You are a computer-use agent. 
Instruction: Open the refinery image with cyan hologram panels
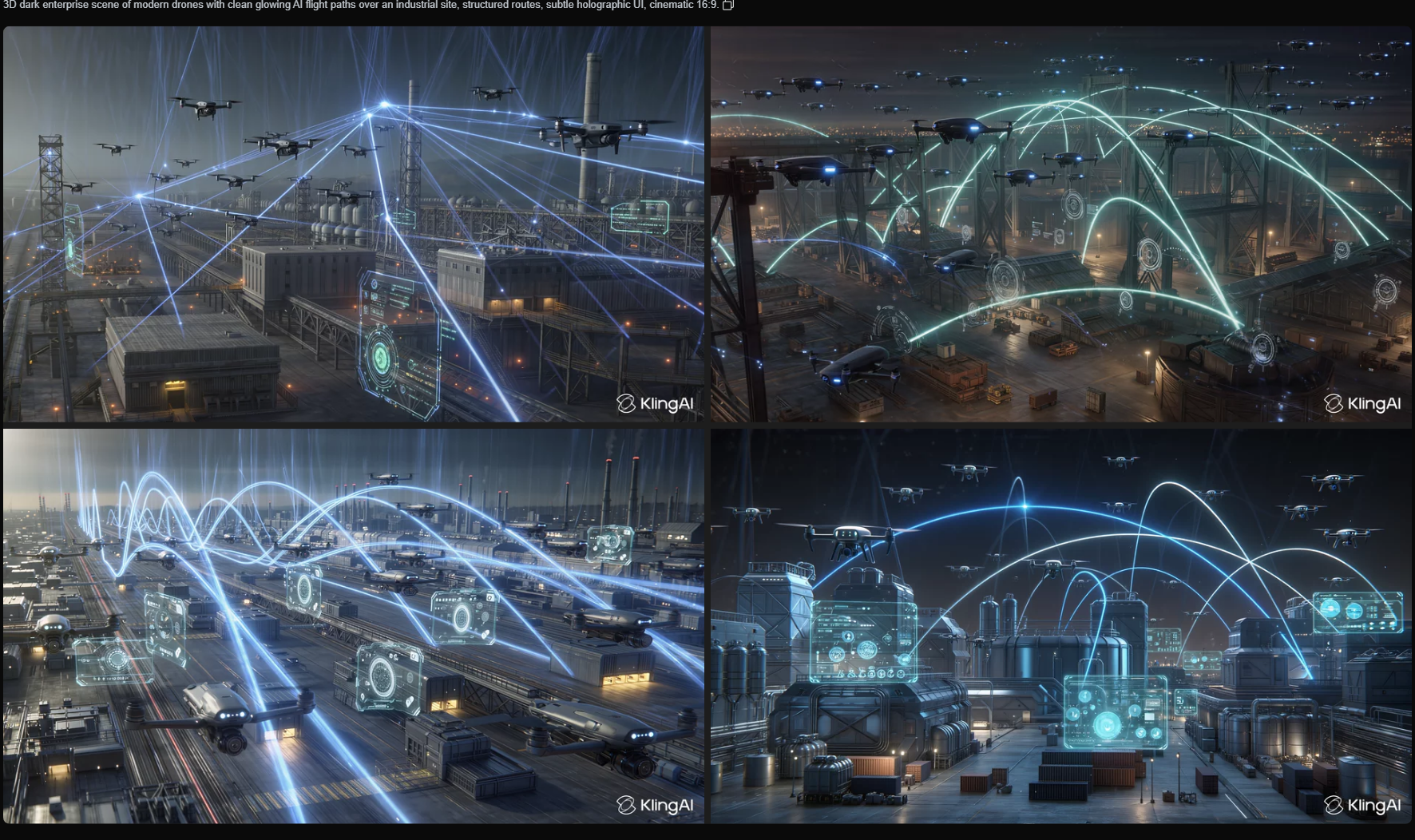pyautogui.click(x=1060, y=626)
